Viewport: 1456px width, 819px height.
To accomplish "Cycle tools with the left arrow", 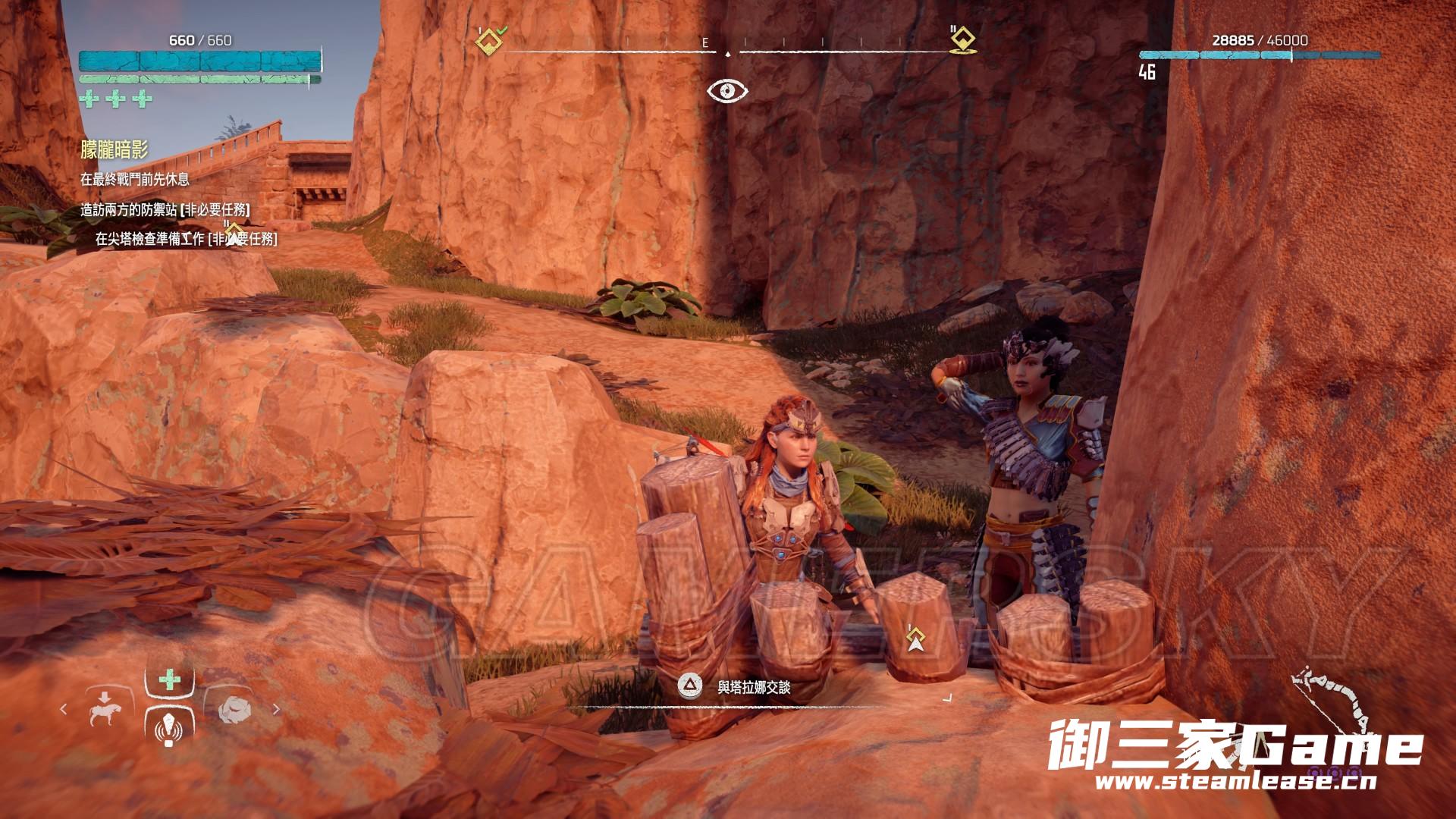I will [x=64, y=710].
